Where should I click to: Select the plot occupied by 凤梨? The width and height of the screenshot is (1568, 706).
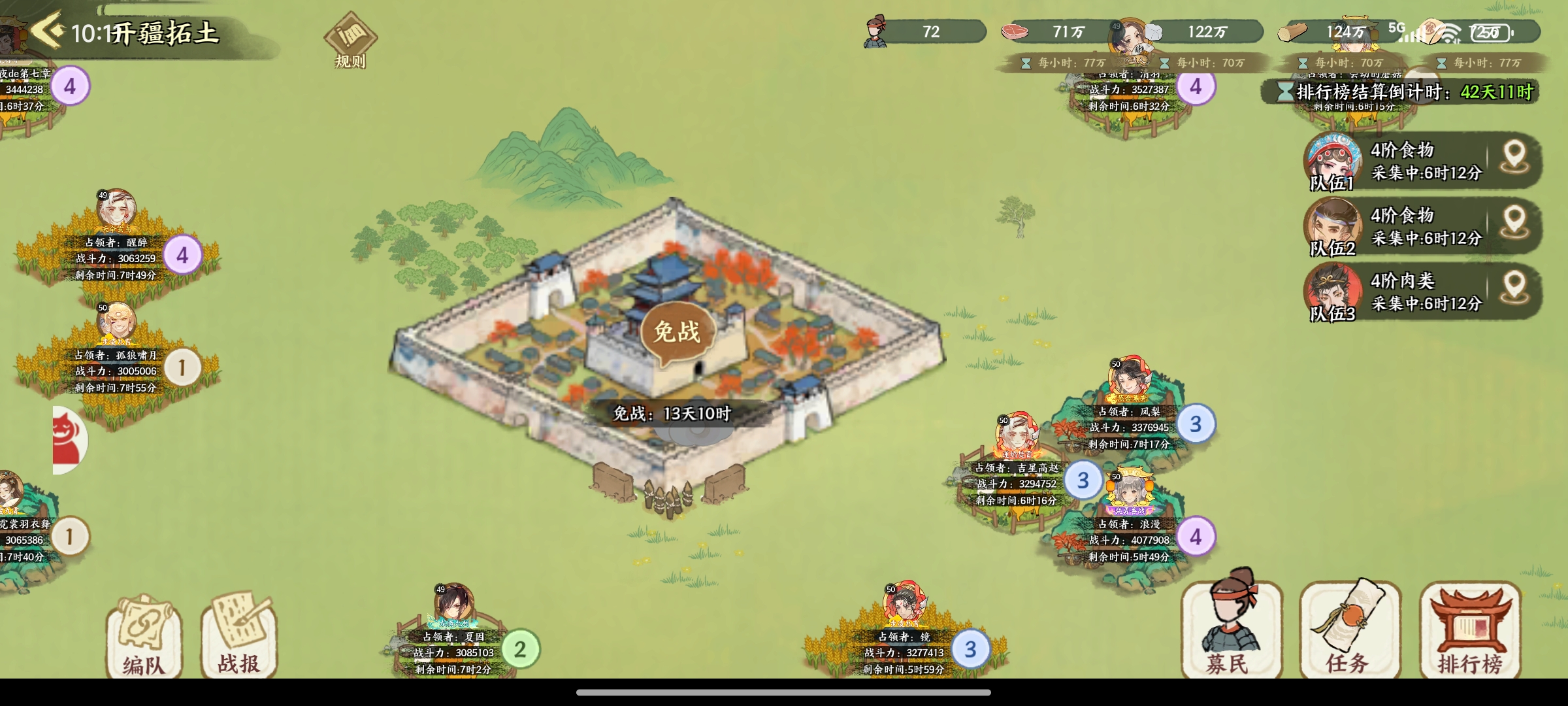tap(1129, 427)
